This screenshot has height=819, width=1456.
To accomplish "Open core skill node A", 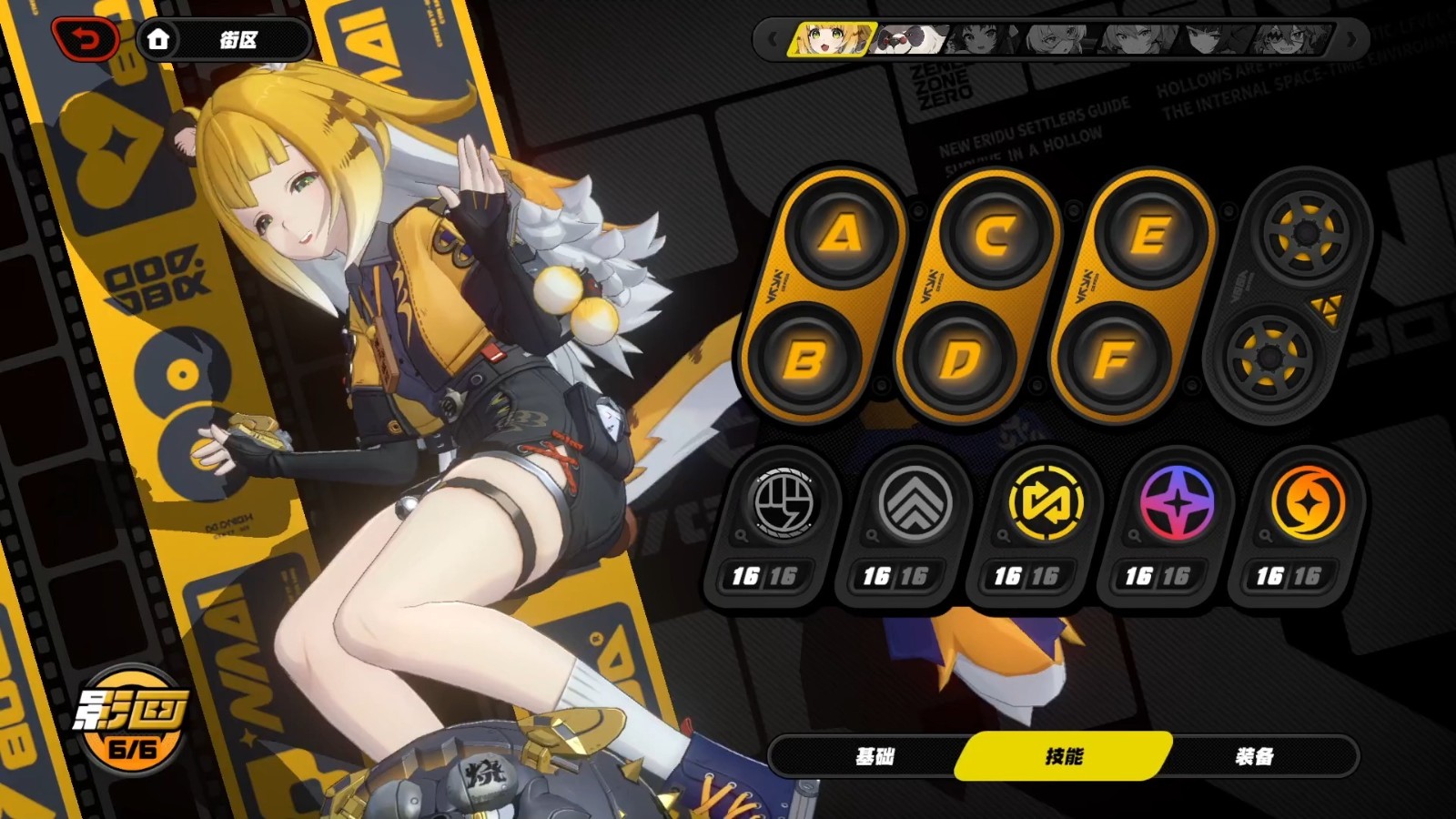I will pos(841,235).
